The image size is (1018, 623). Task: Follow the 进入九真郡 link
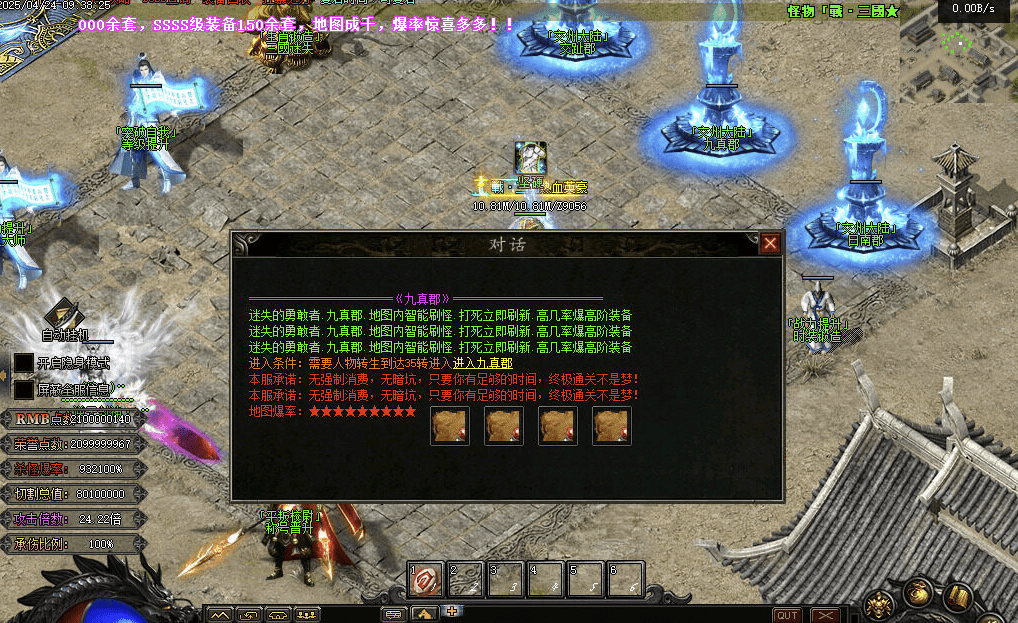click(x=482, y=364)
